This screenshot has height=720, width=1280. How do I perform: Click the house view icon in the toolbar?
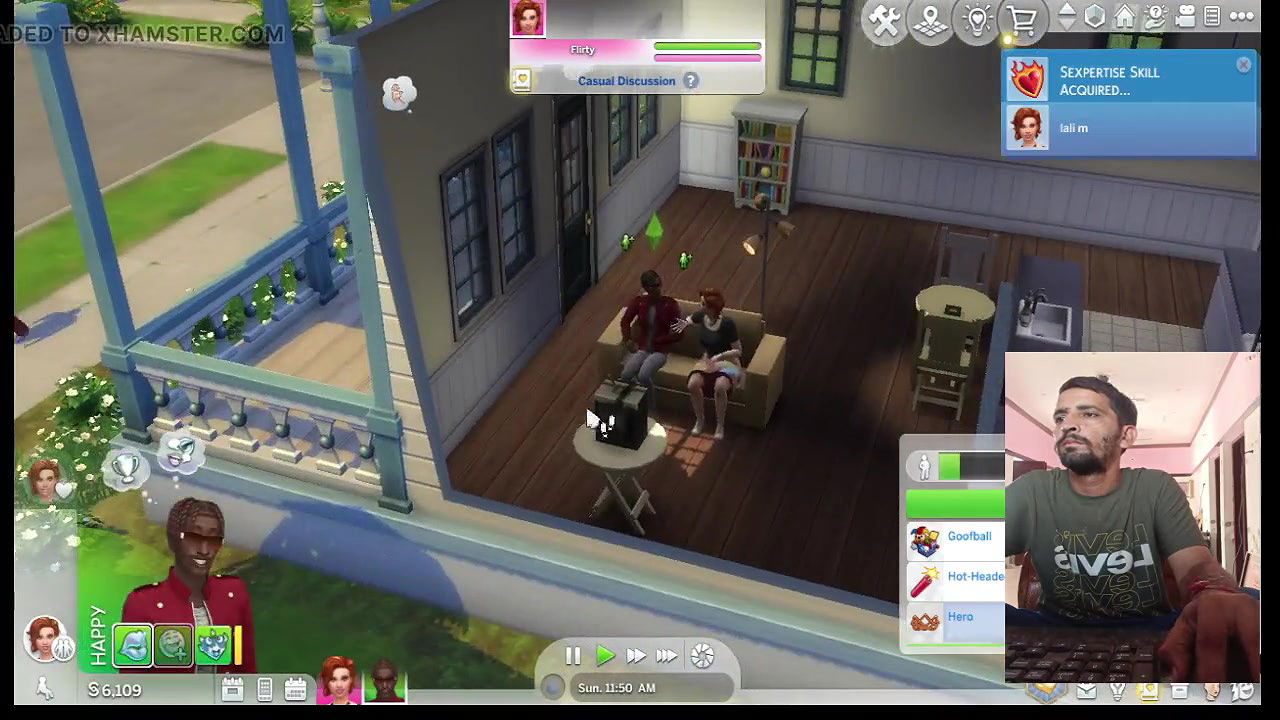pyautogui.click(x=1123, y=14)
